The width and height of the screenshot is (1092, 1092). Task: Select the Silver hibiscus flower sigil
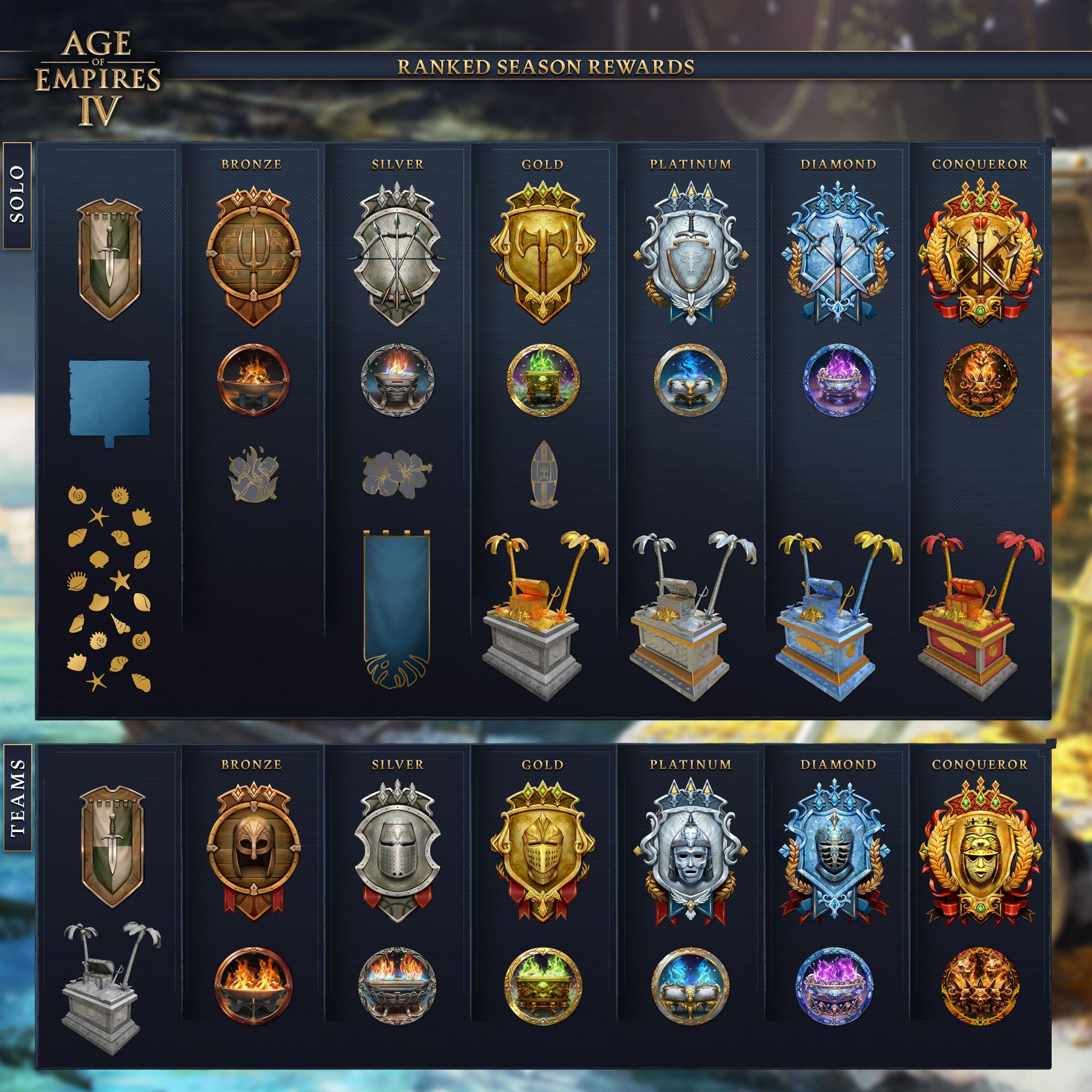397,474
